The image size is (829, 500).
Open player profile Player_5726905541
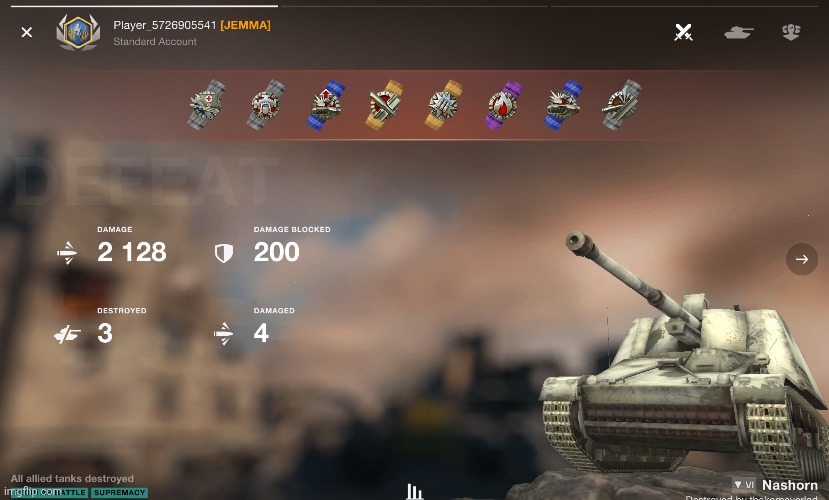pyautogui.click(x=165, y=25)
